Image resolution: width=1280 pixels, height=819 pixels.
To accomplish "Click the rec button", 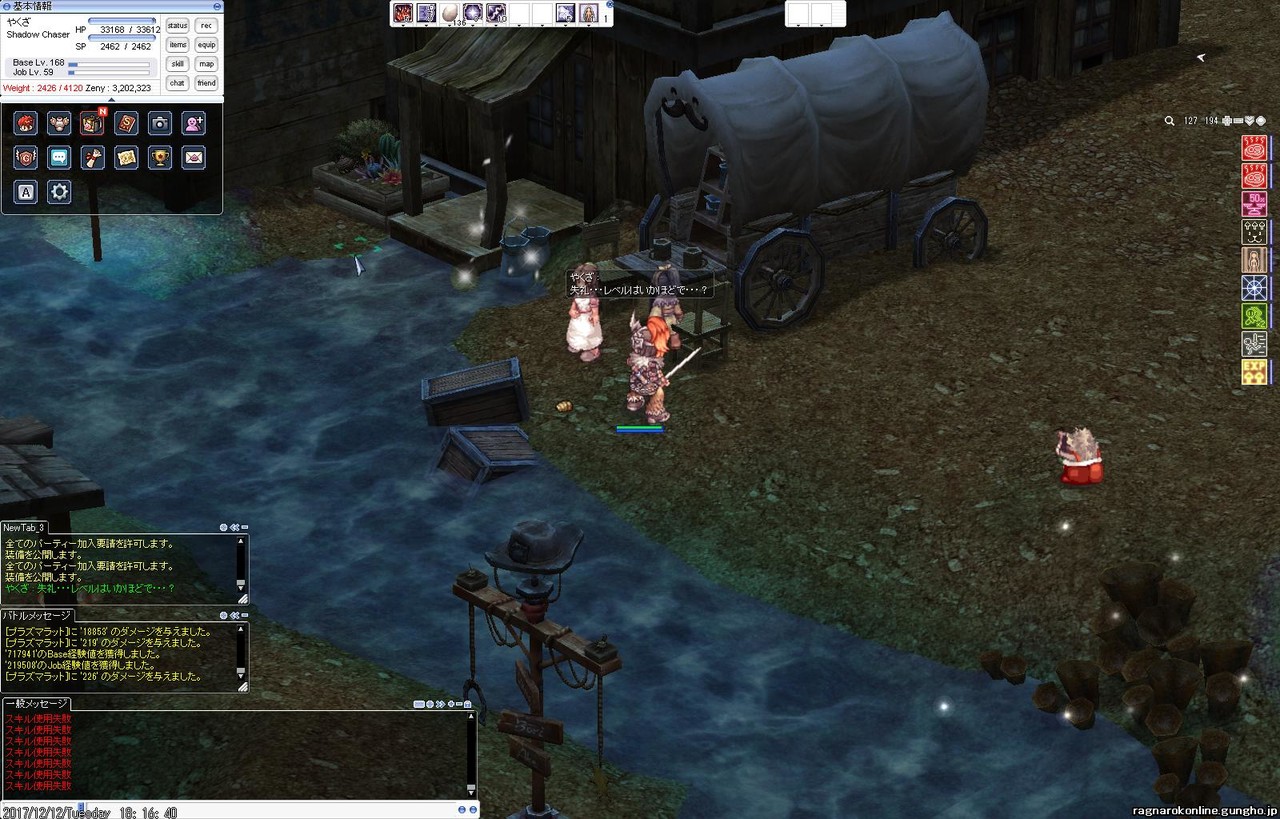I will pos(206,26).
